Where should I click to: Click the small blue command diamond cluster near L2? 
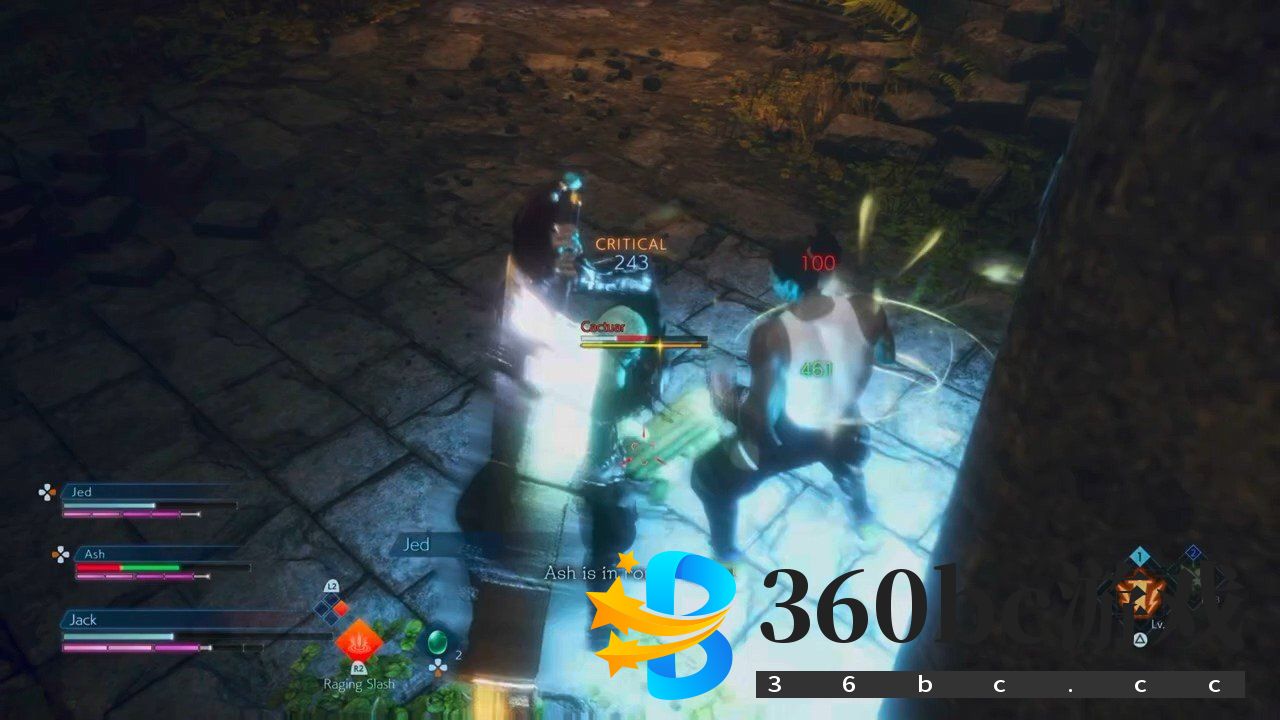pyautogui.click(x=328, y=608)
